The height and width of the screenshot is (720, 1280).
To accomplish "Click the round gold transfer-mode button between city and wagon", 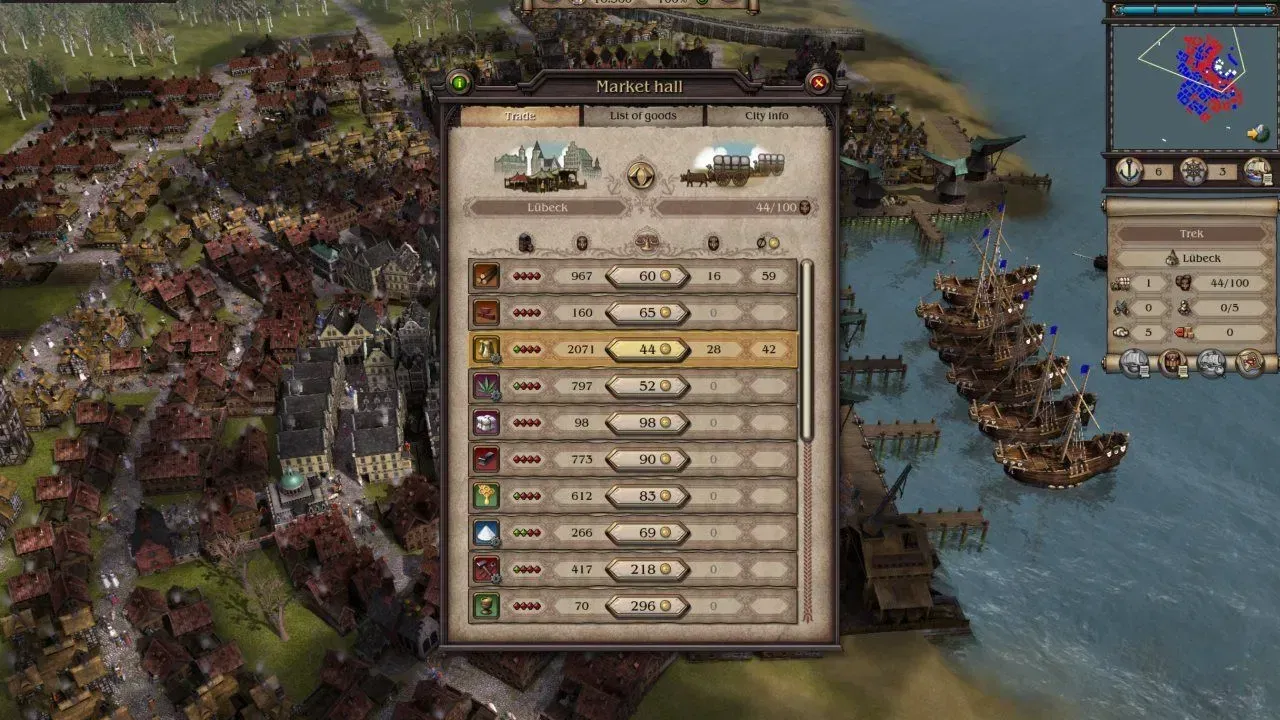I will coord(641,175).
